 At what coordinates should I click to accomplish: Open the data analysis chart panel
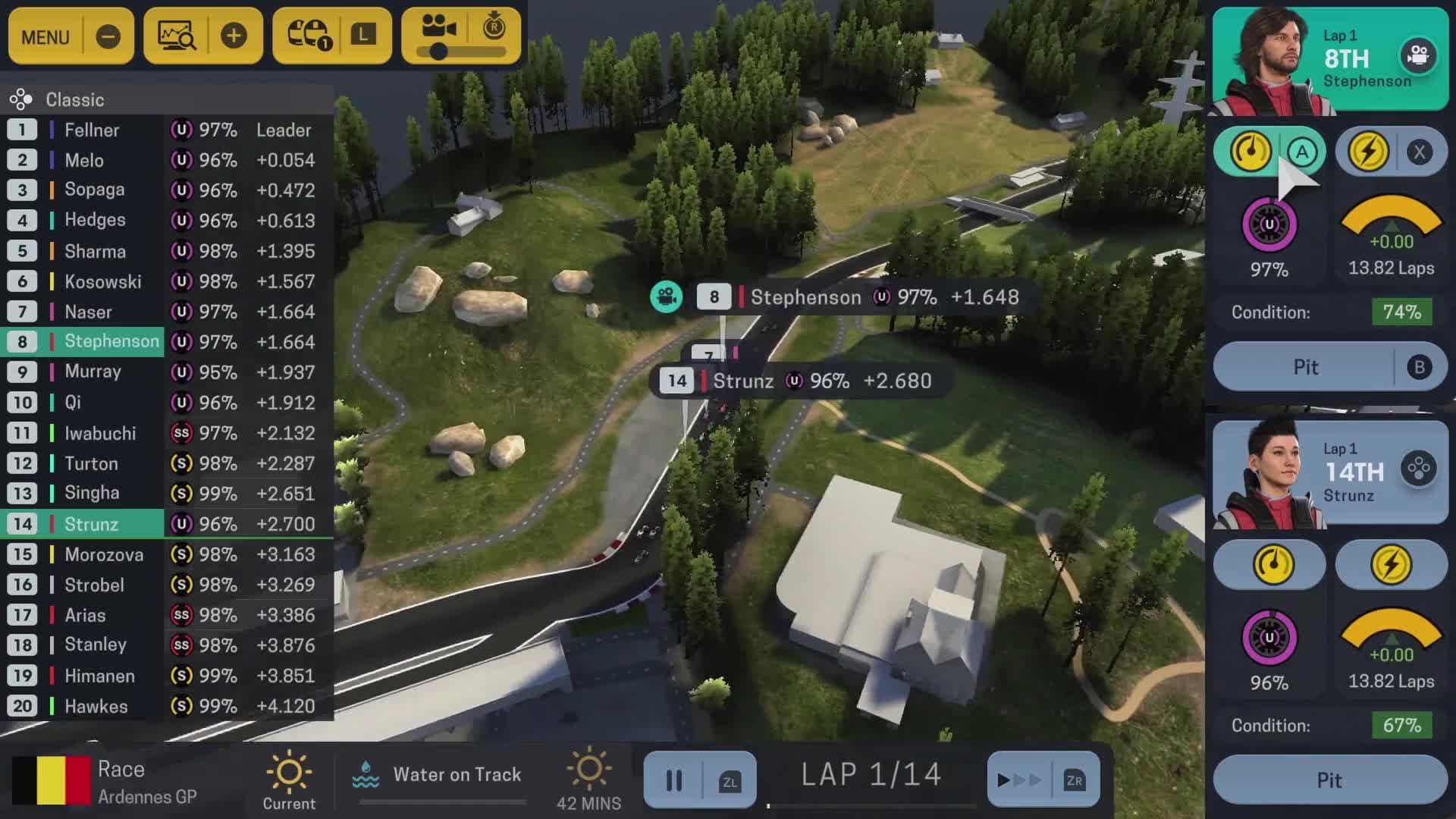[x=177, y=36]
